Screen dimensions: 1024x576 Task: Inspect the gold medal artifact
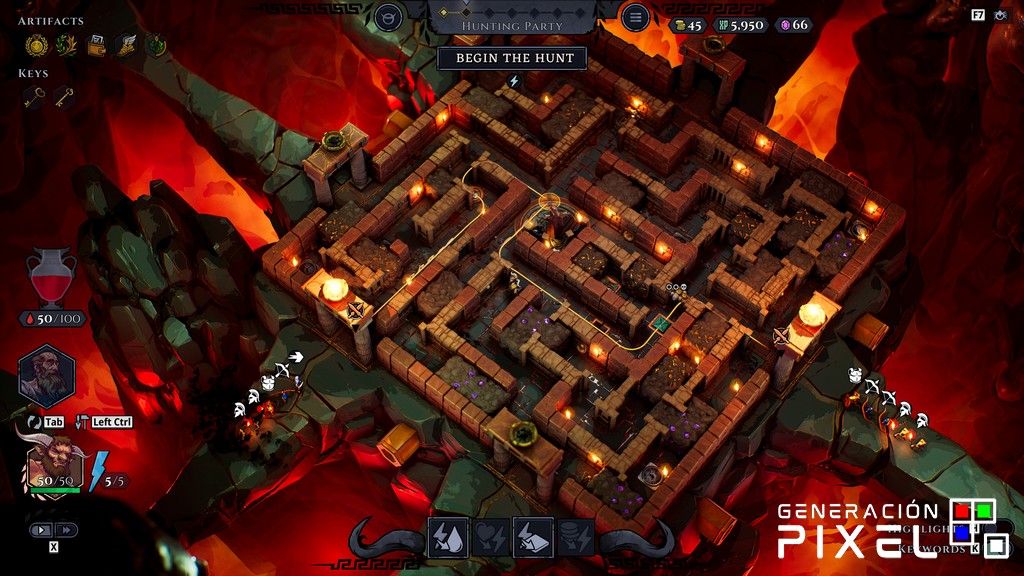point(36,45)
